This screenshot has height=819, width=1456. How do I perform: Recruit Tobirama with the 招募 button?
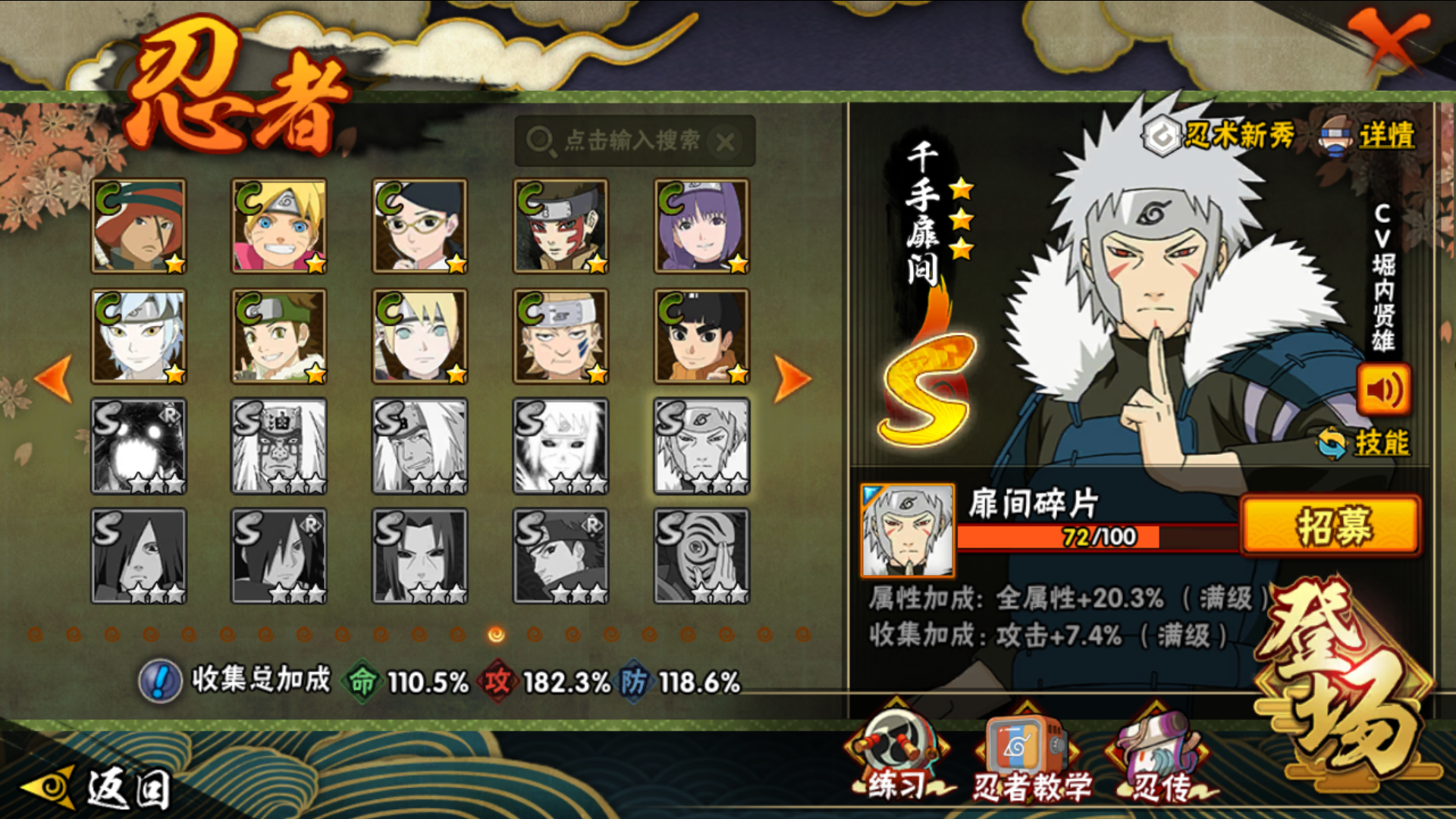tap(1330, 526)
